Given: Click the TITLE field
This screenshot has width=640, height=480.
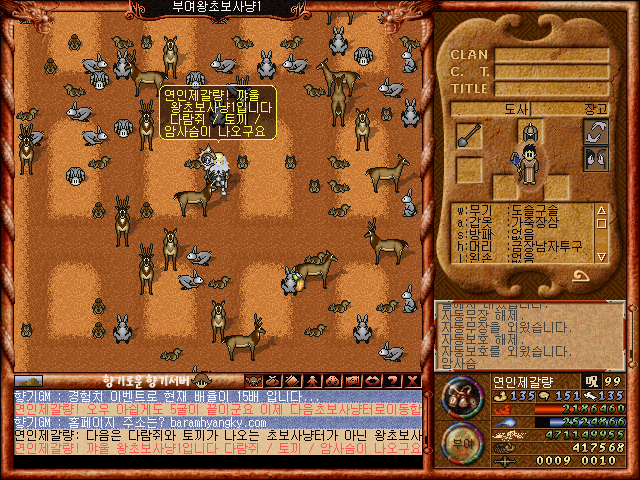Looking at the screenshot, I should pyautogui.click(x=551, y=88).
